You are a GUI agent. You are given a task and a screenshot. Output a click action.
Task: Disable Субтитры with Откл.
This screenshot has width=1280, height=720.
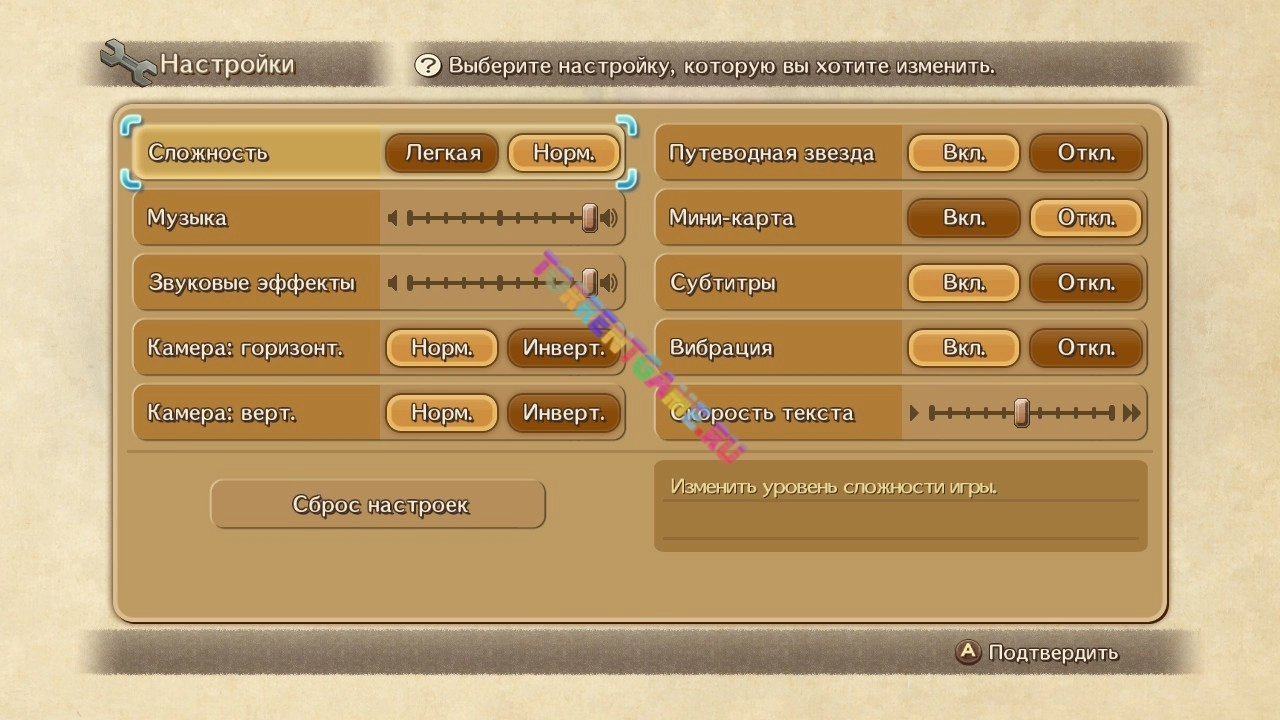tap(1086, 283)
